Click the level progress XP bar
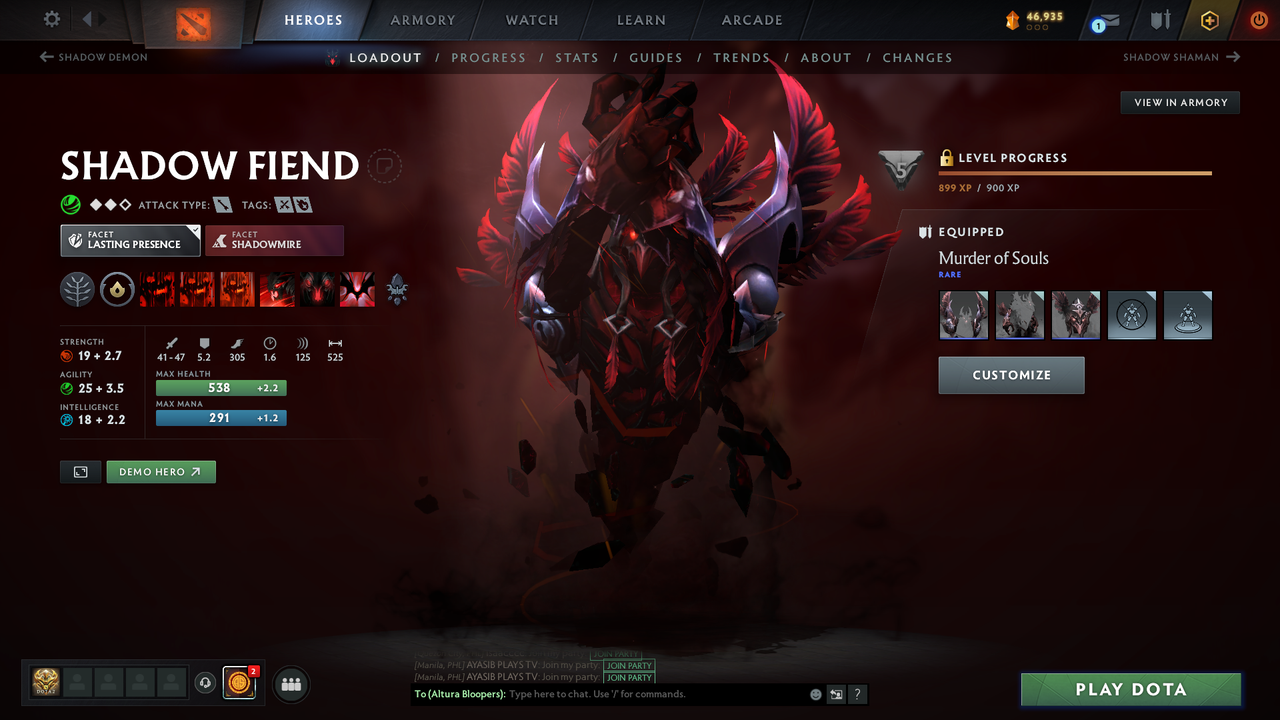 pyautogui.click(x=1075, y=172)
